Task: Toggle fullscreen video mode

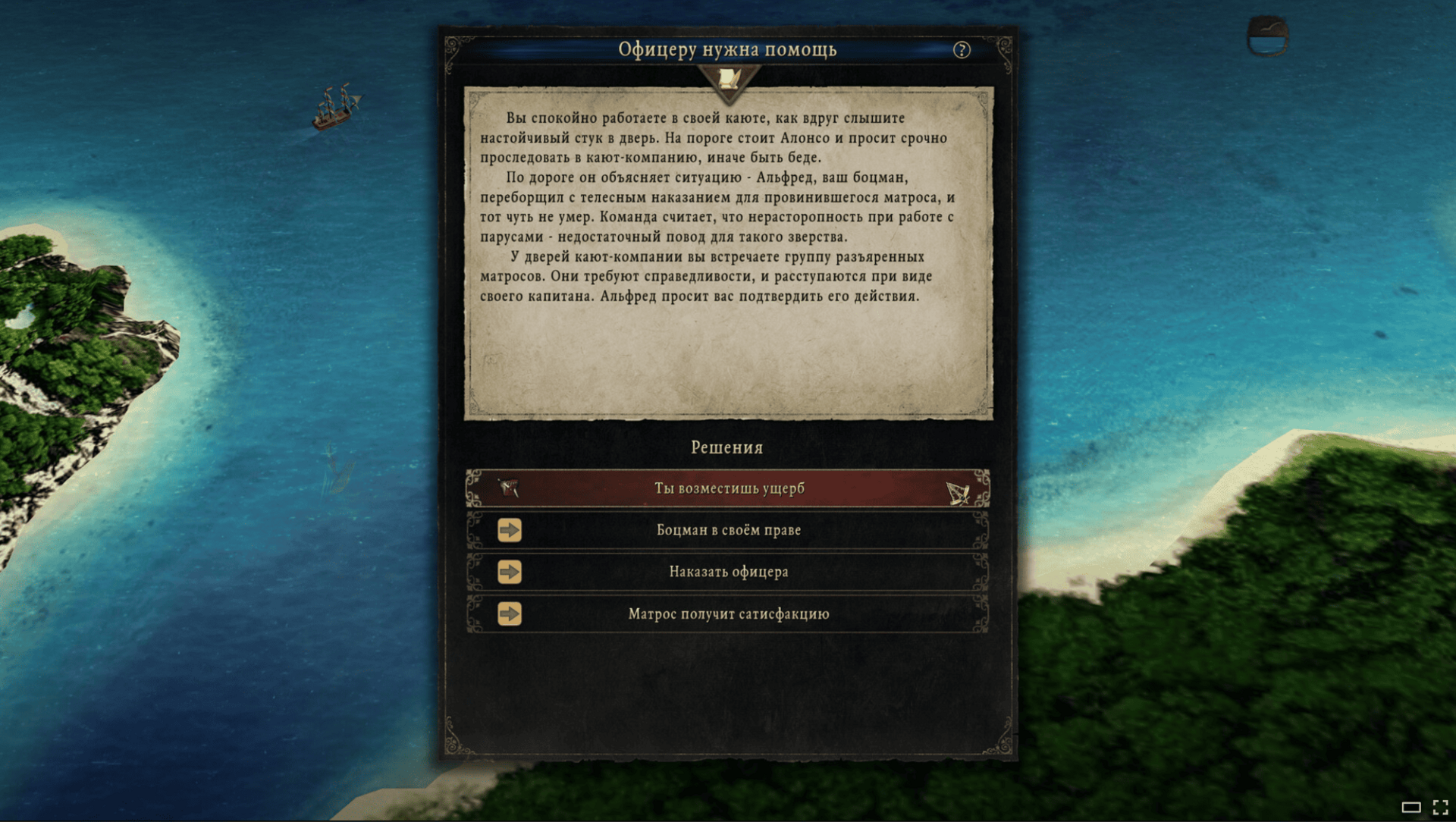Action: [x=1440, y=807]
